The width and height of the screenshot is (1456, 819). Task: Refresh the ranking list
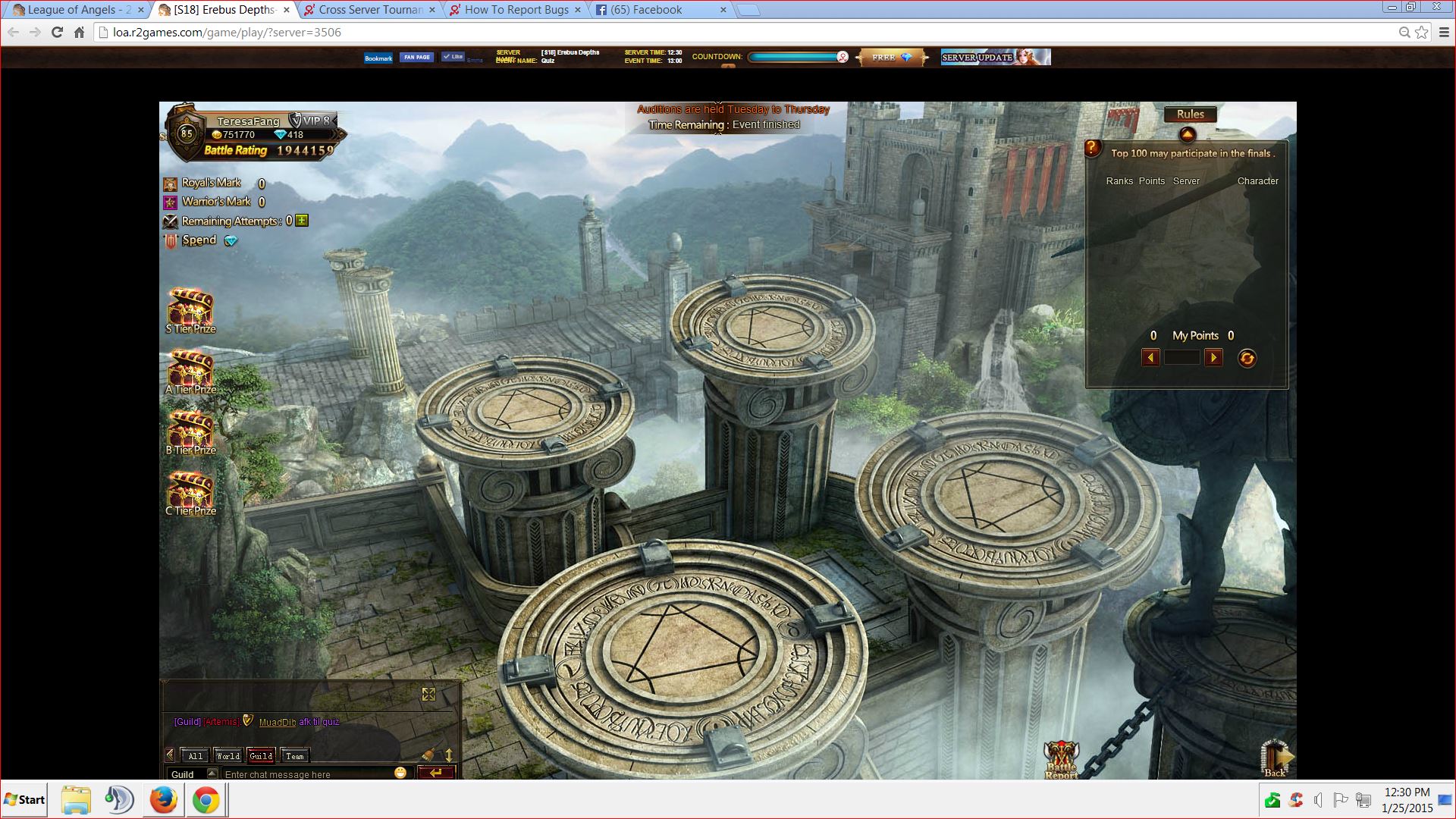(x=1247, y=358)
